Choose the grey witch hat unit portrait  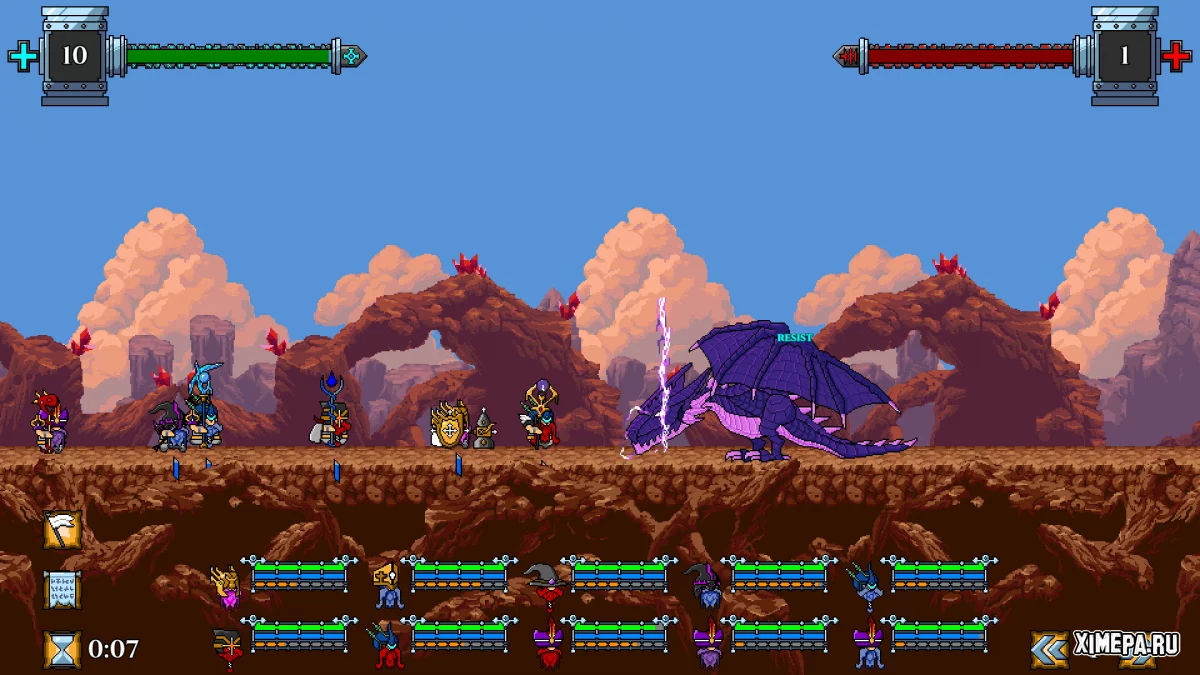click(547, 583)
